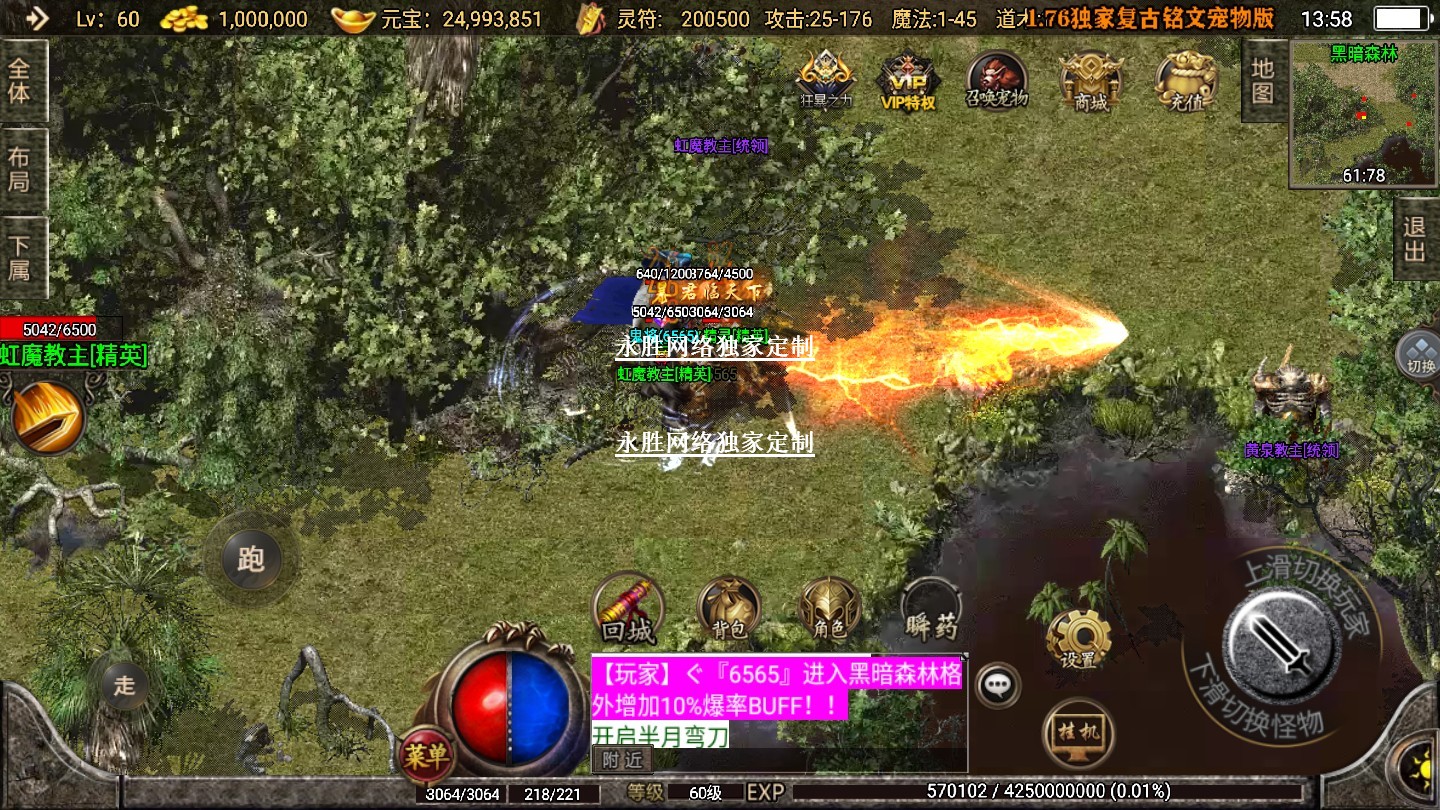The height and width of the screenshot is (810, 1440).
Task: Use the 瞬药 instant potion button
Action: coord(931,609)
